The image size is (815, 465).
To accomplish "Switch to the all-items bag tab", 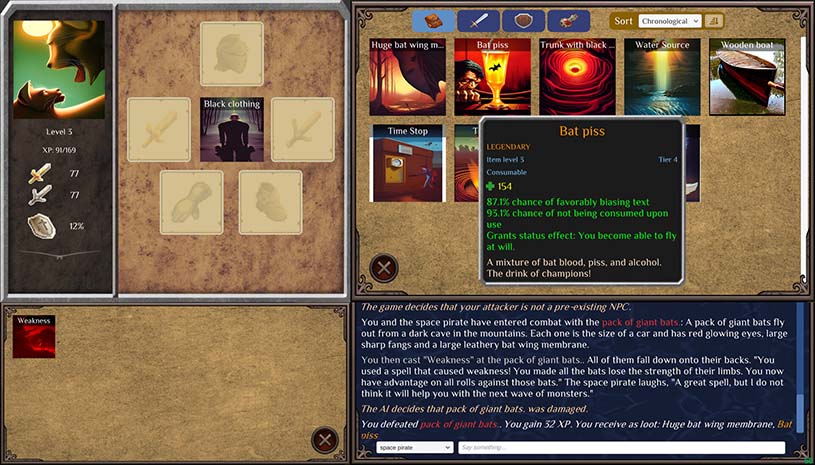I will 432,20.
